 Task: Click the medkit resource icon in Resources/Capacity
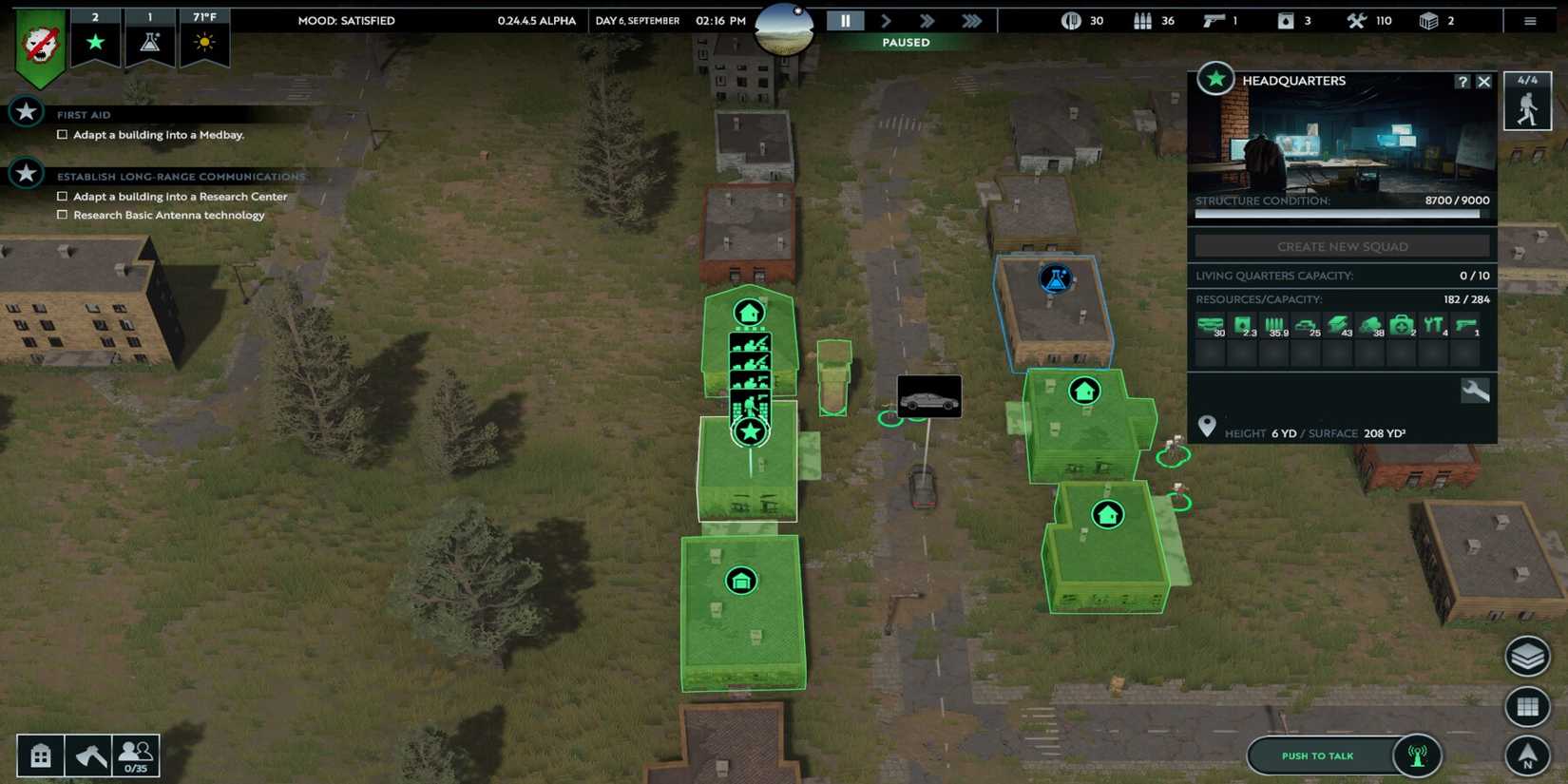[1400, 323]
